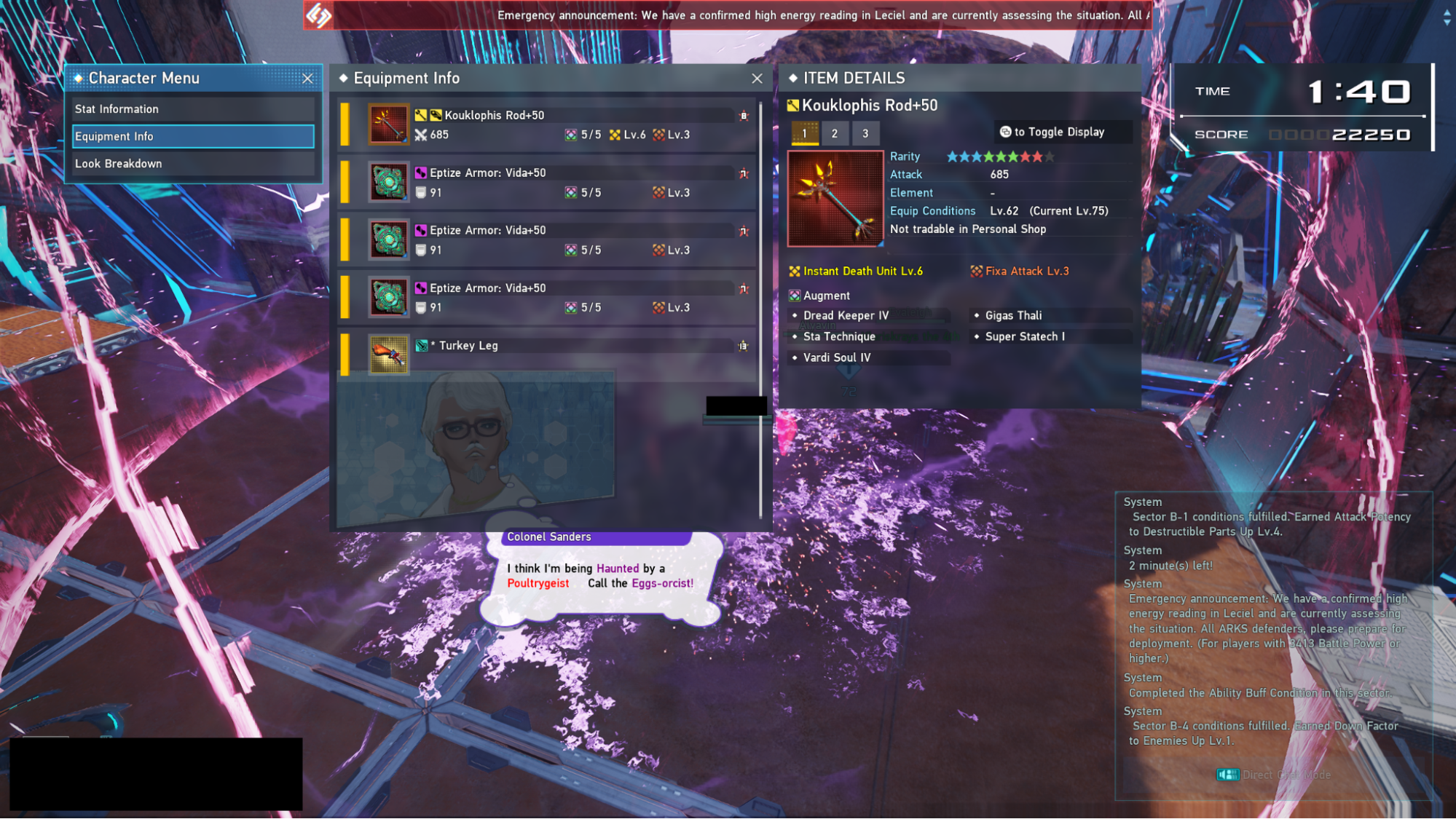Switch to item details tab 3
The width and height of the screenshot is (1456, 819).
coord(865,133)
